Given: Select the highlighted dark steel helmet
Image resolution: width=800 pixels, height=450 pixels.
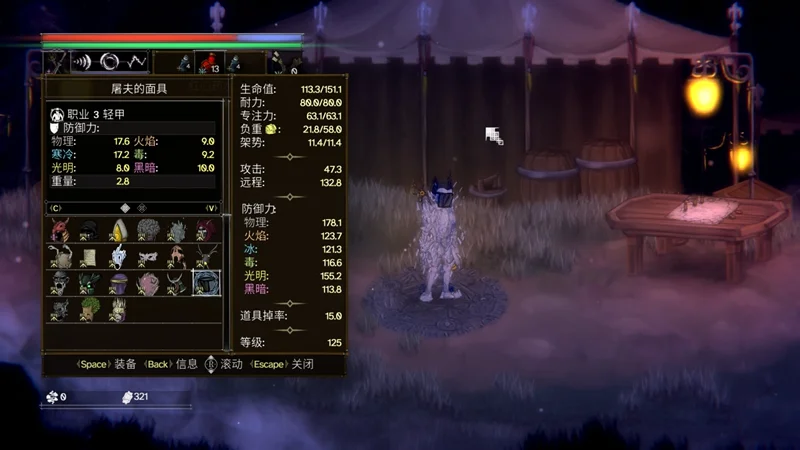Looking at the screenshot, I should [x=206, y=283].
